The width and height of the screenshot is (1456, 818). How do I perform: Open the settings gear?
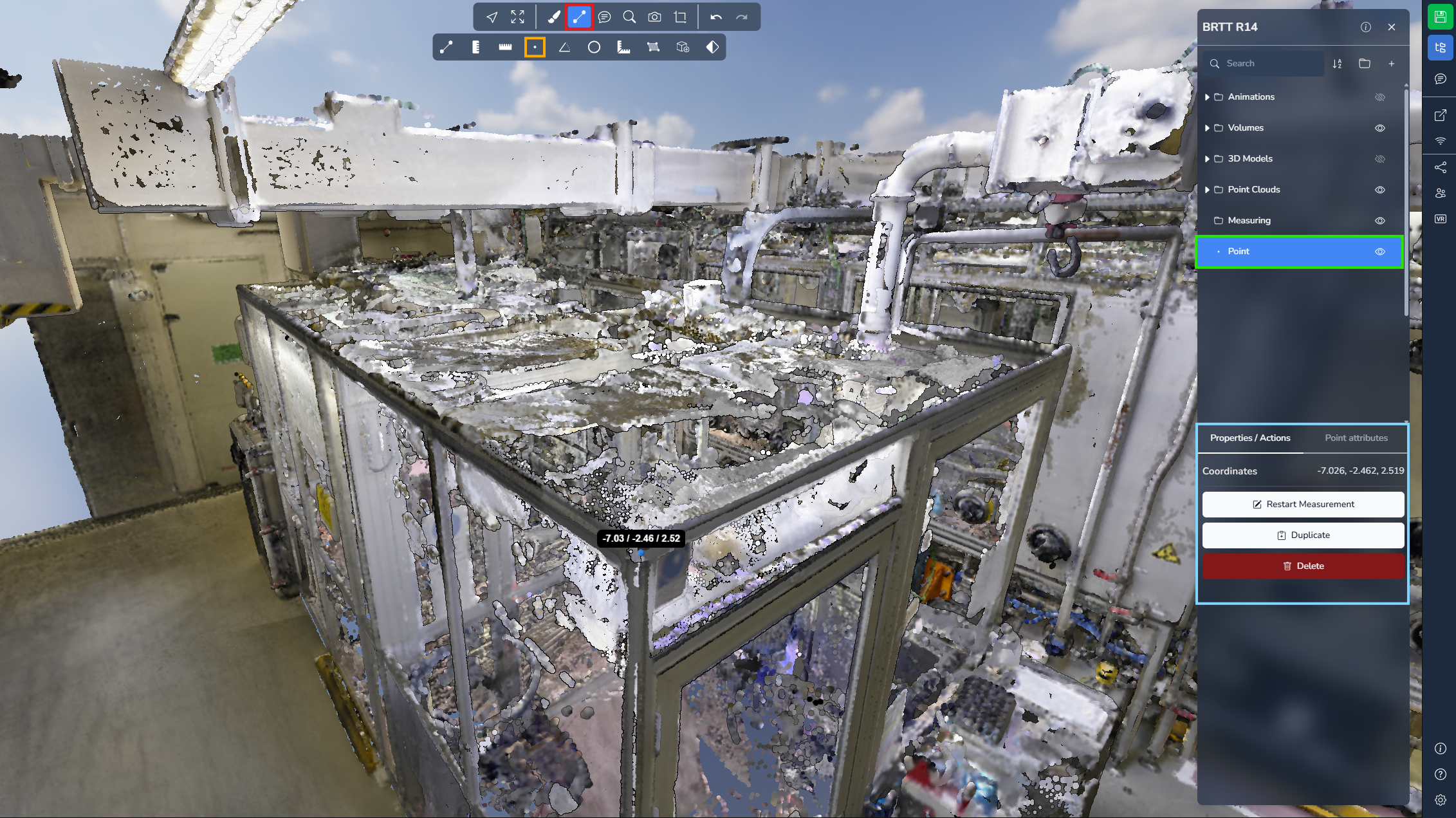[1440, 800]
